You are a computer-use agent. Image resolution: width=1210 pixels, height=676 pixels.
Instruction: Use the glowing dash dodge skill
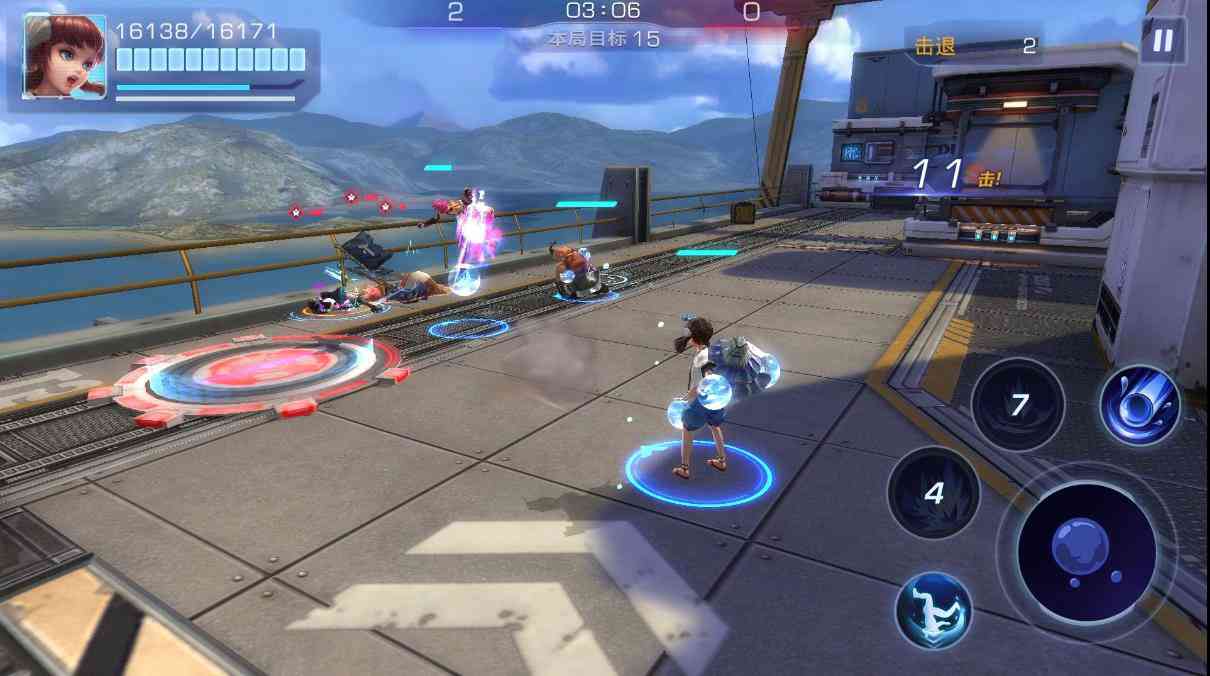click(933, 609)
